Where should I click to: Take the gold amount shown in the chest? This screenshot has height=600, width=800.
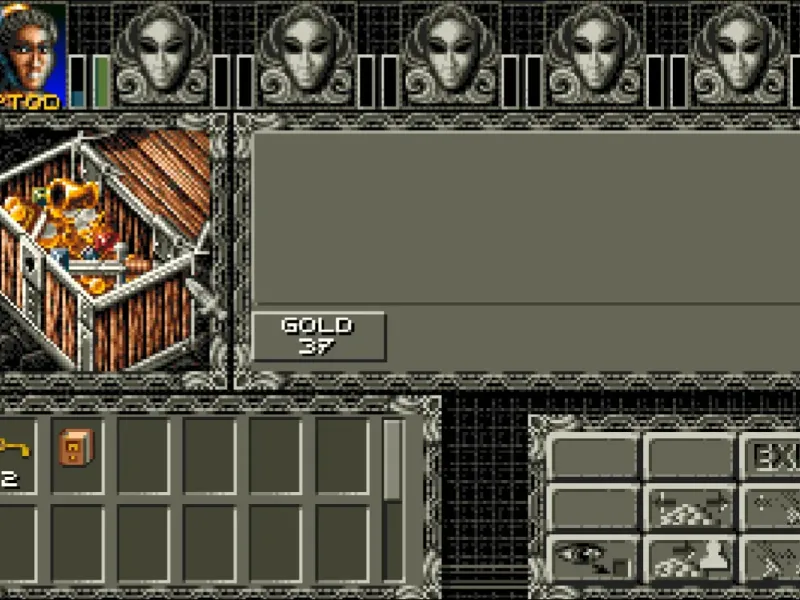317,336
